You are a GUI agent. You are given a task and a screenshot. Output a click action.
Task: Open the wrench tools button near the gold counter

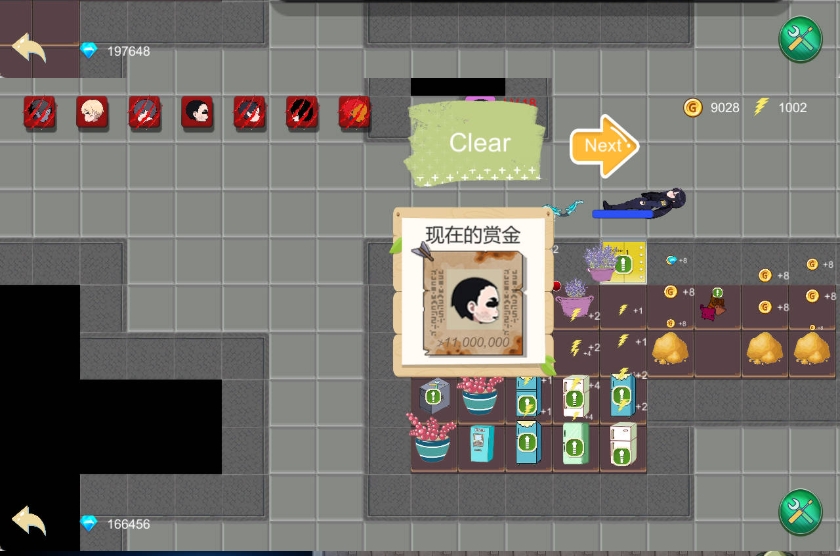pos(799,41)
